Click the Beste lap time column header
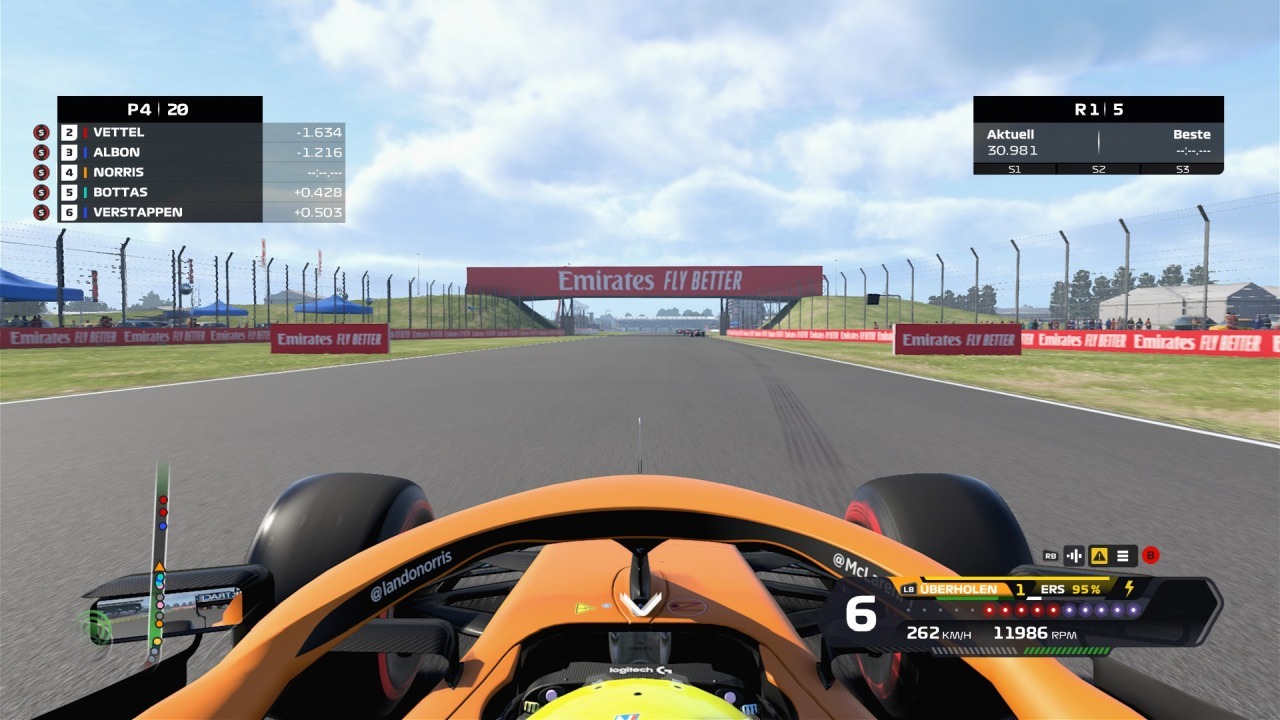Viewport: 1280px width, 720px height. [x=1193, y=133]
